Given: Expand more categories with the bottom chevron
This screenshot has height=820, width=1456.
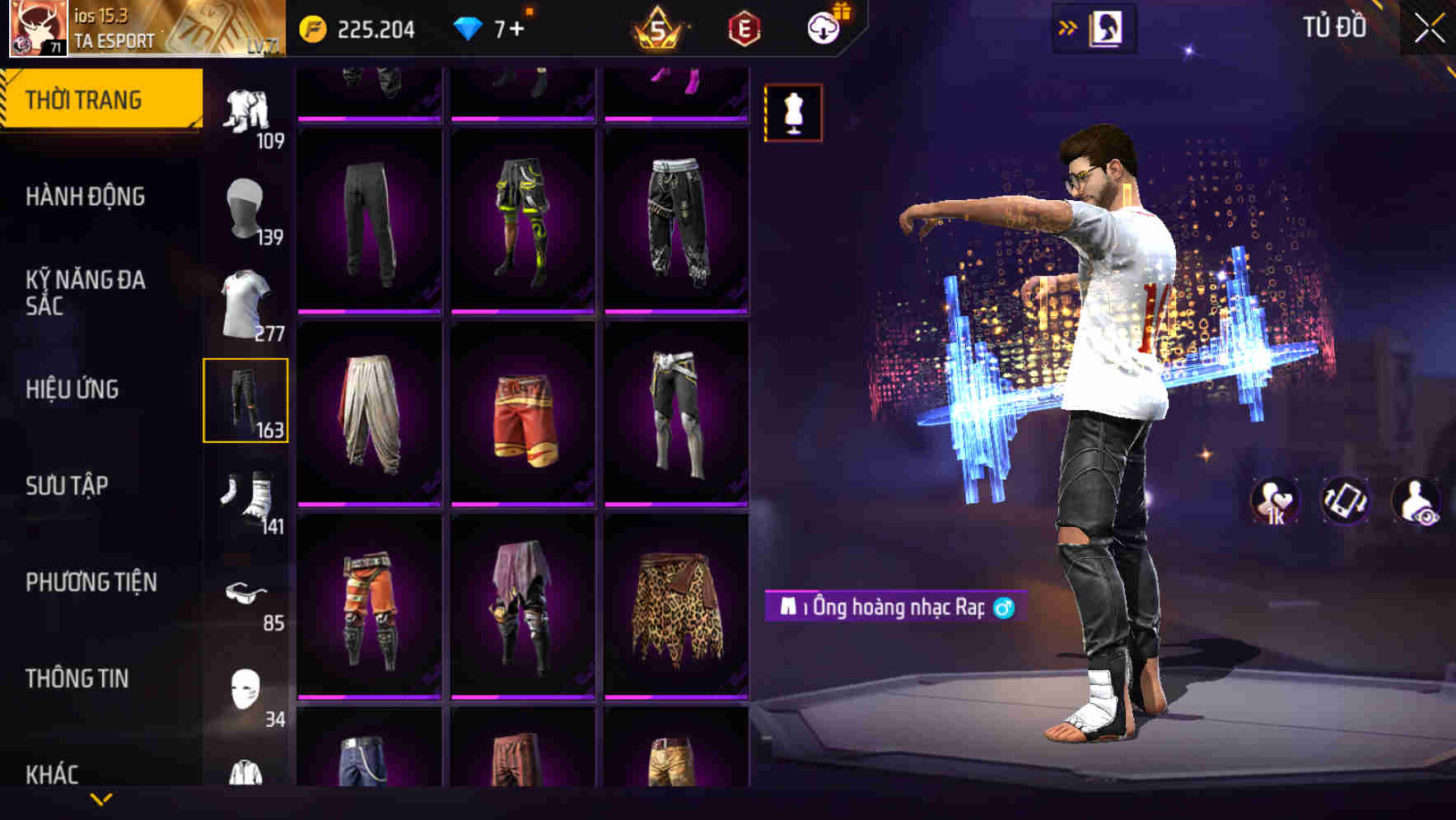Looking at the screenshot, I should 101,799.
